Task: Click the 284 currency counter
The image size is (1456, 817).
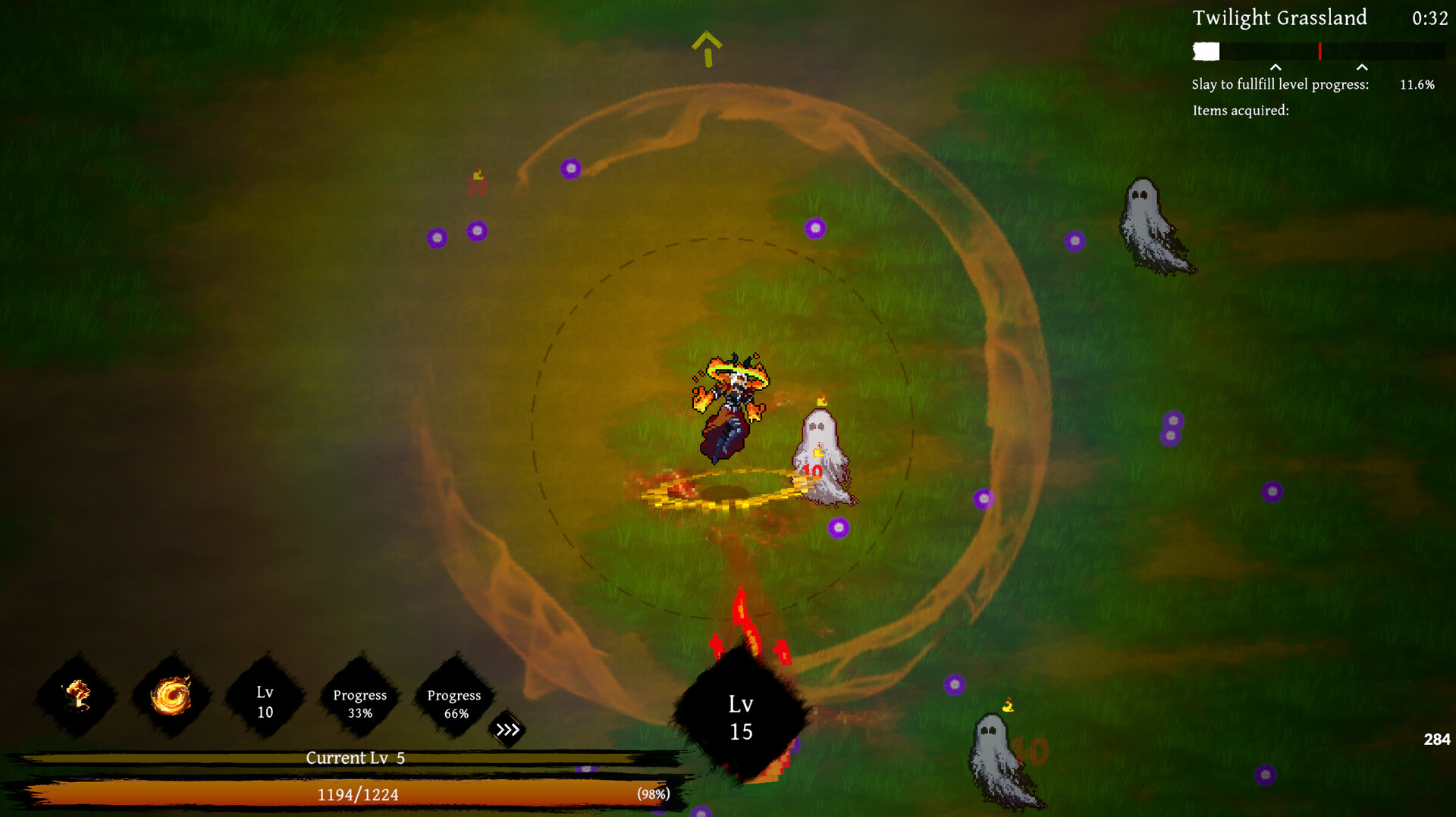Action: point(1438,737)
